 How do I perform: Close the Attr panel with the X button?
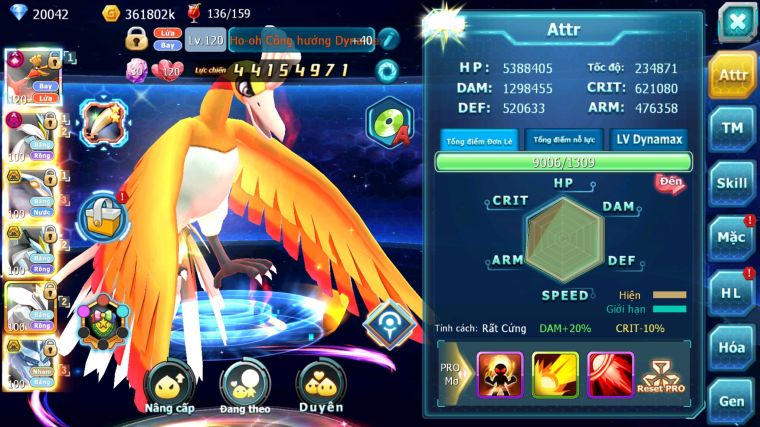pos(736,21)
